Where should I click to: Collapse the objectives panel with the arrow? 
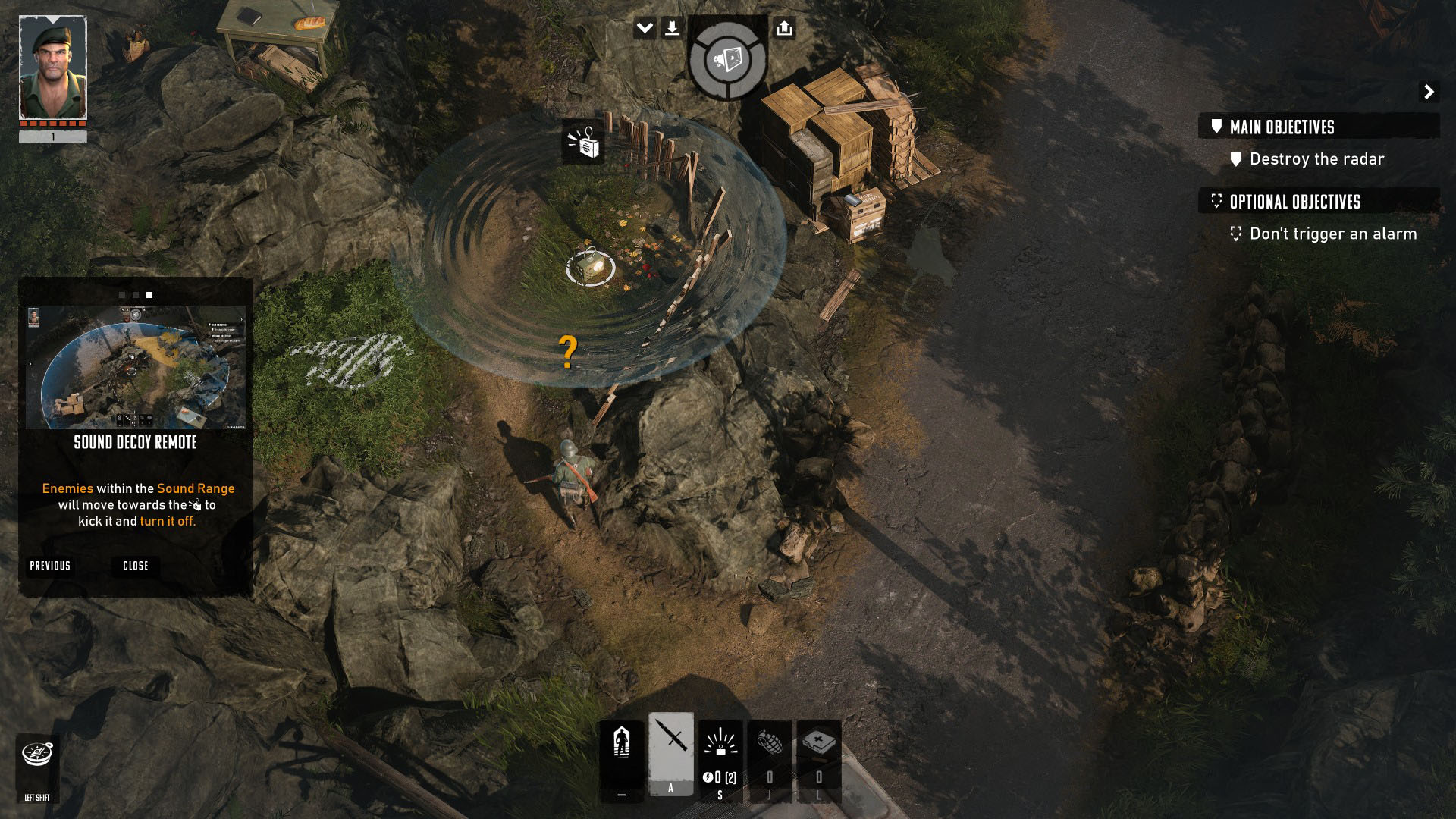(x=1429, y=92)
